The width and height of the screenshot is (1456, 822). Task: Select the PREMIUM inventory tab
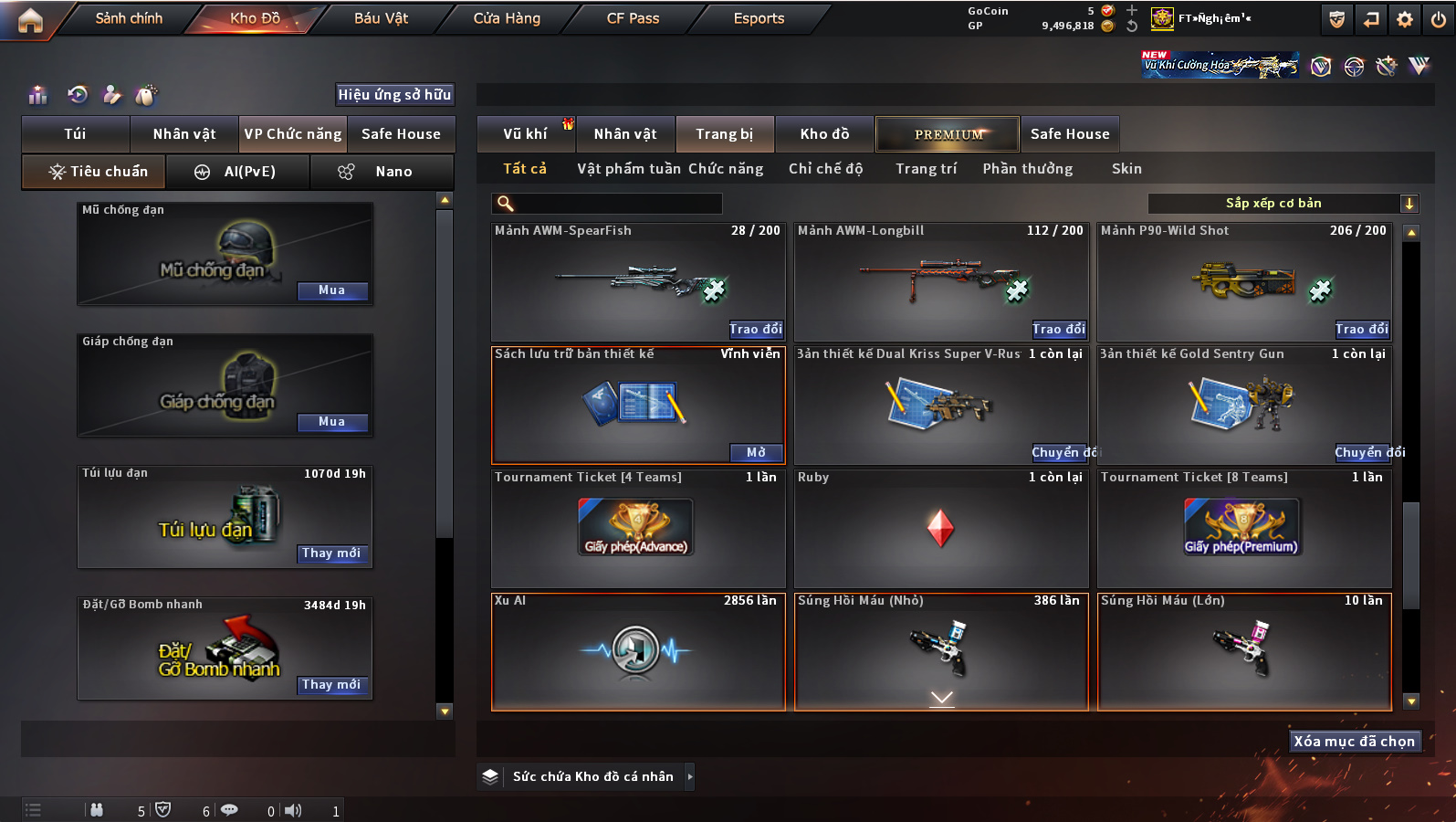(948, 134)
